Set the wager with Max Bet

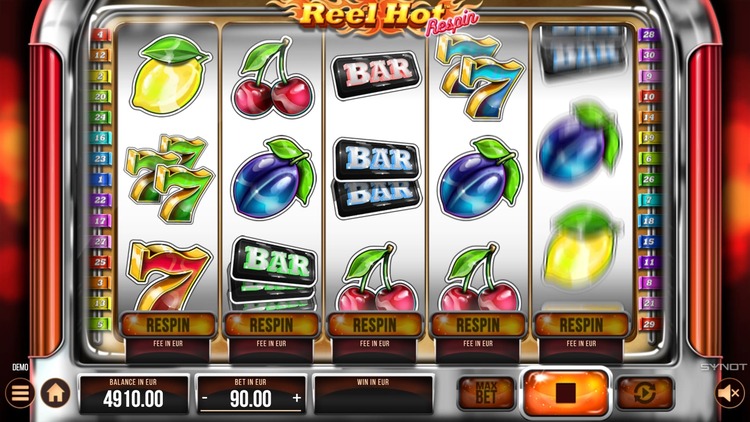click(x=486, y=393)
